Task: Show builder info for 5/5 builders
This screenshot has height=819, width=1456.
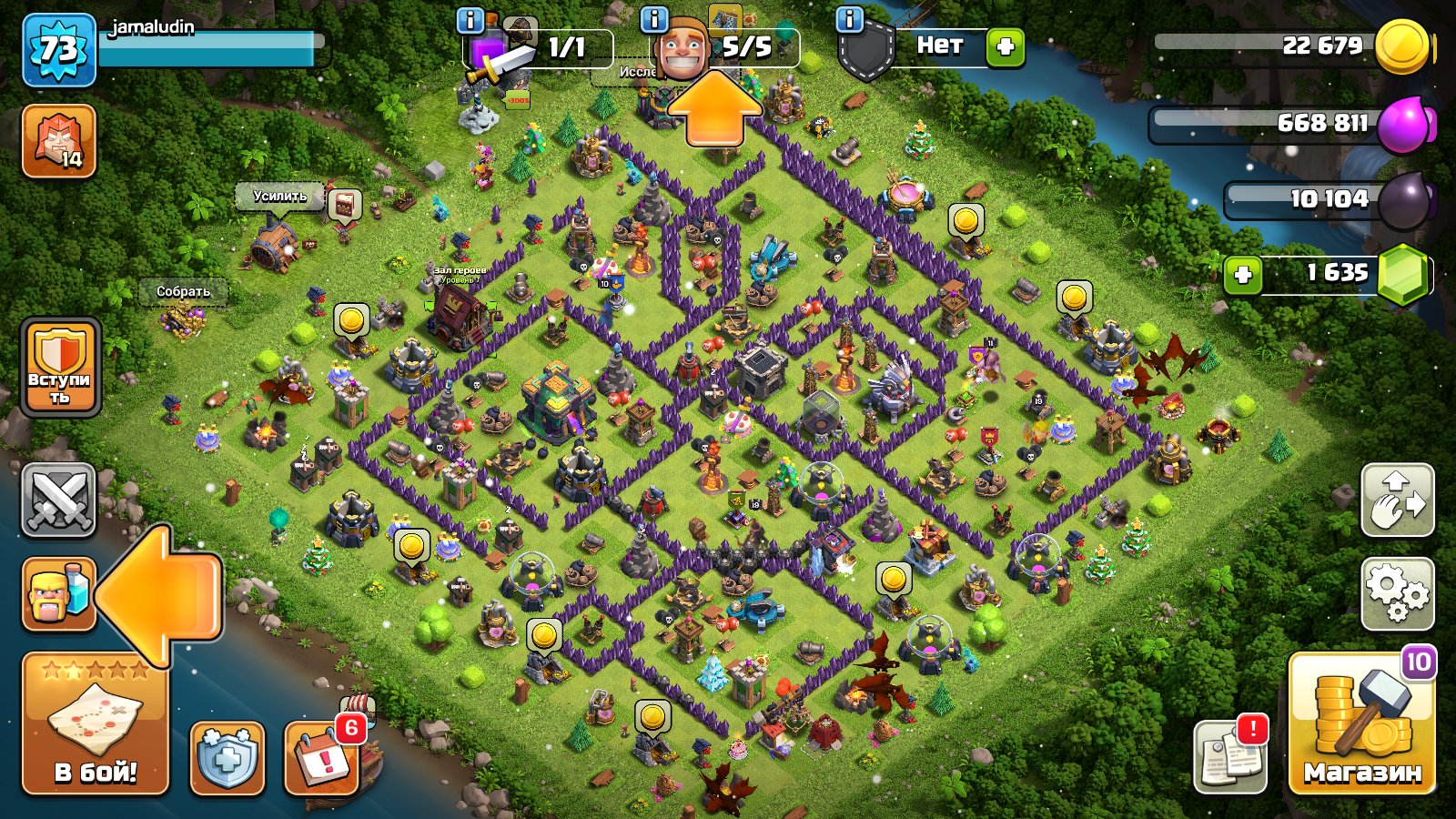Action: click(x=654, y=19)
